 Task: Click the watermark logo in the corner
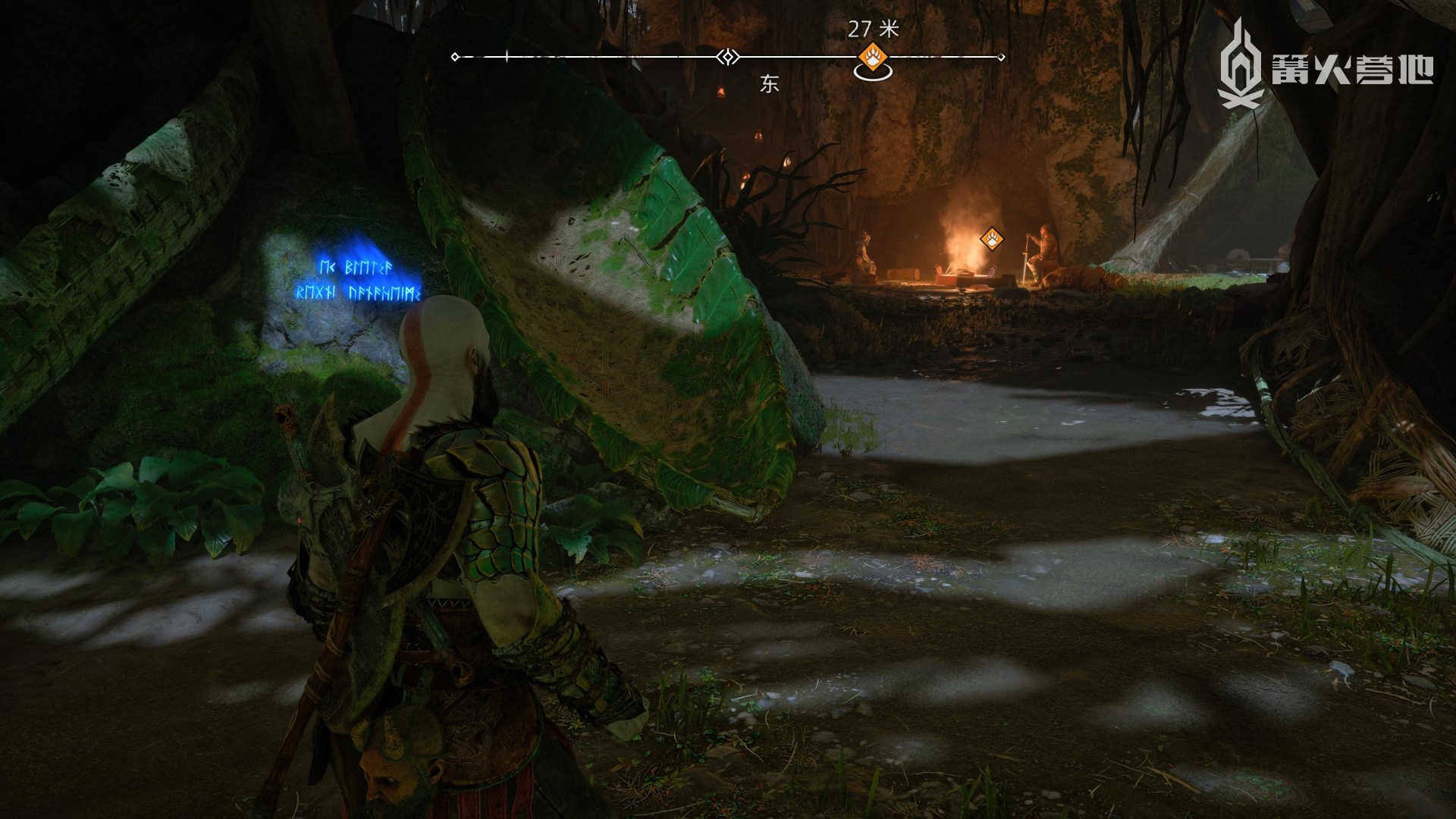click(1324, 64)
